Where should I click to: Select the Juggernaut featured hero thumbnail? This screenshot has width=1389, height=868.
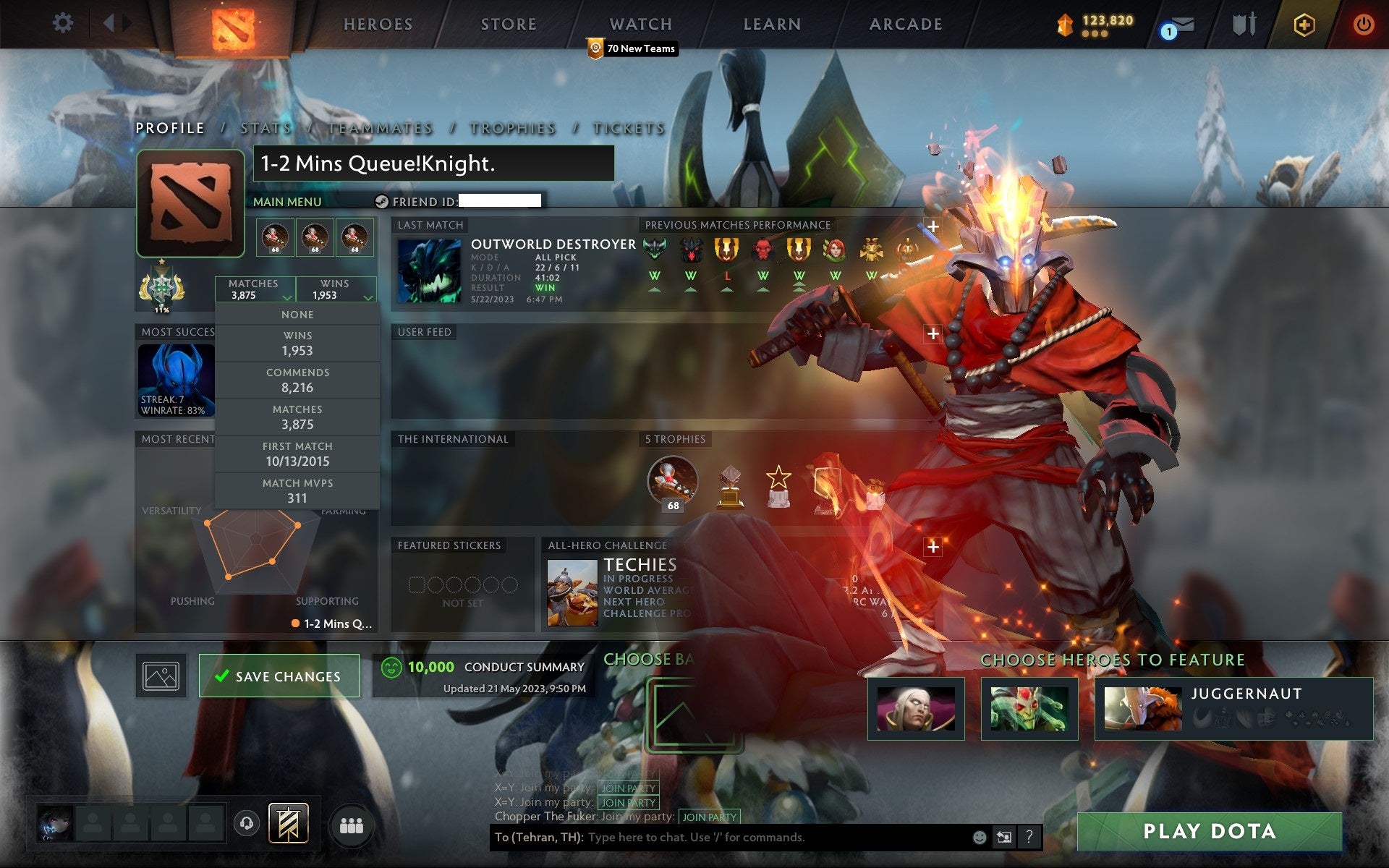coord(1142,709)
